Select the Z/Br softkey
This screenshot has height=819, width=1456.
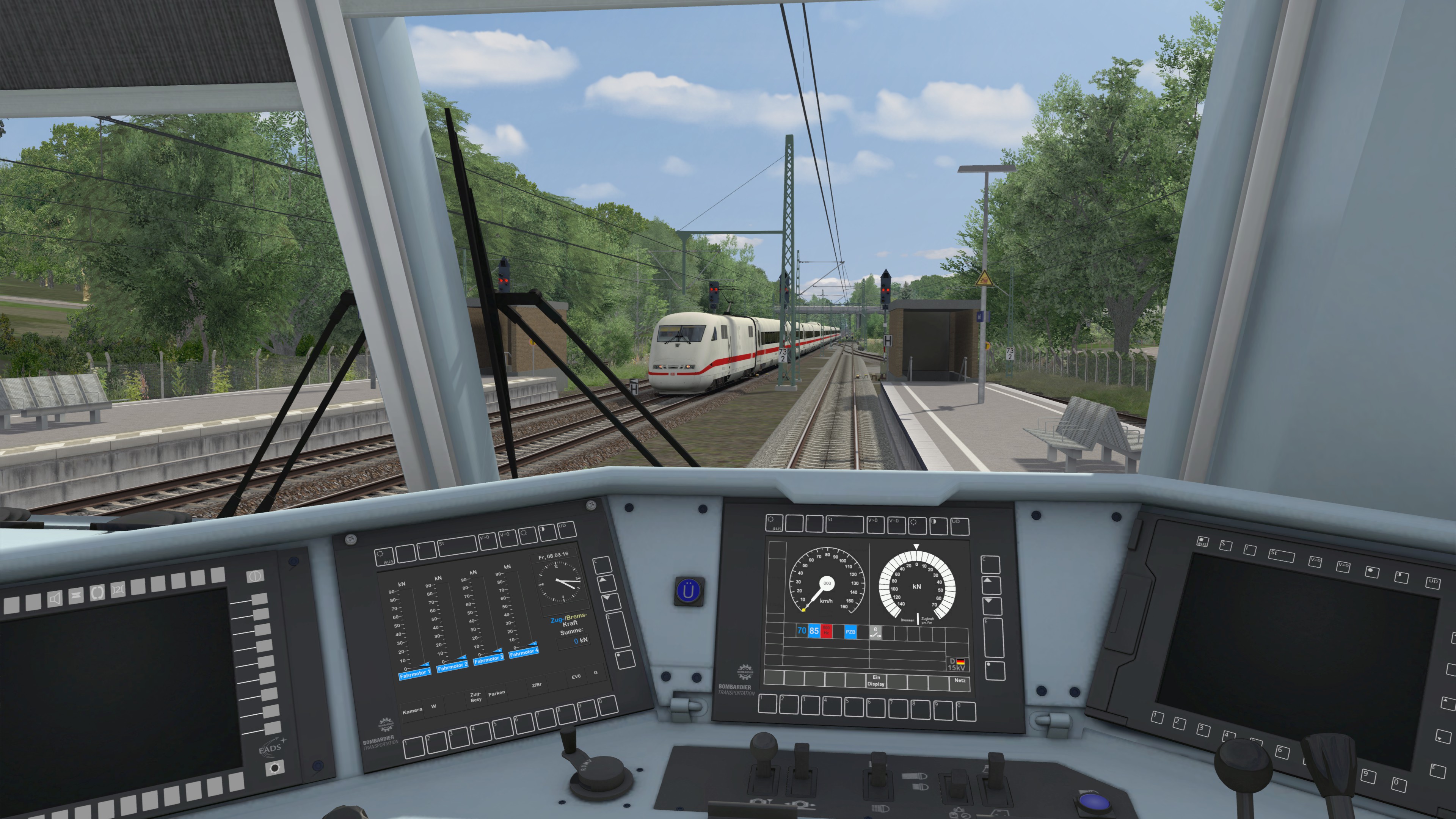[x=537, y=685]
